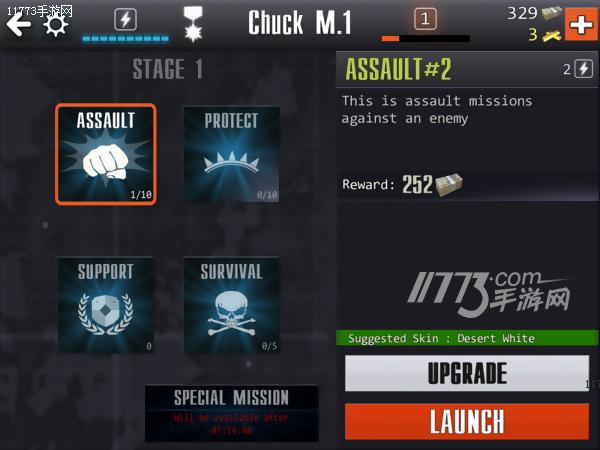Open the Special Mission panel

pos(231,411)
